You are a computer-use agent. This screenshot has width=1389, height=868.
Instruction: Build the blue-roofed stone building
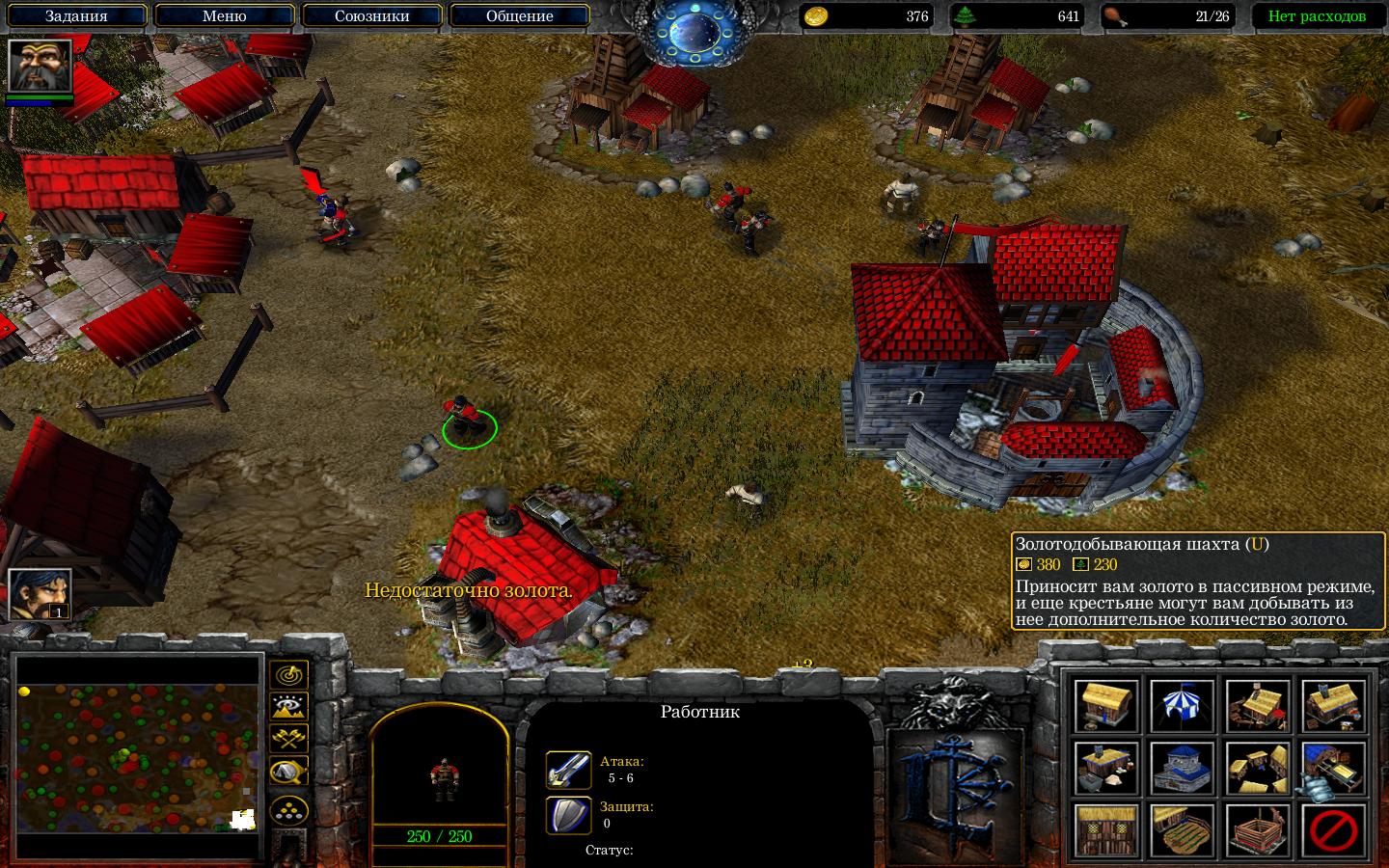(x=1182, y=768)
